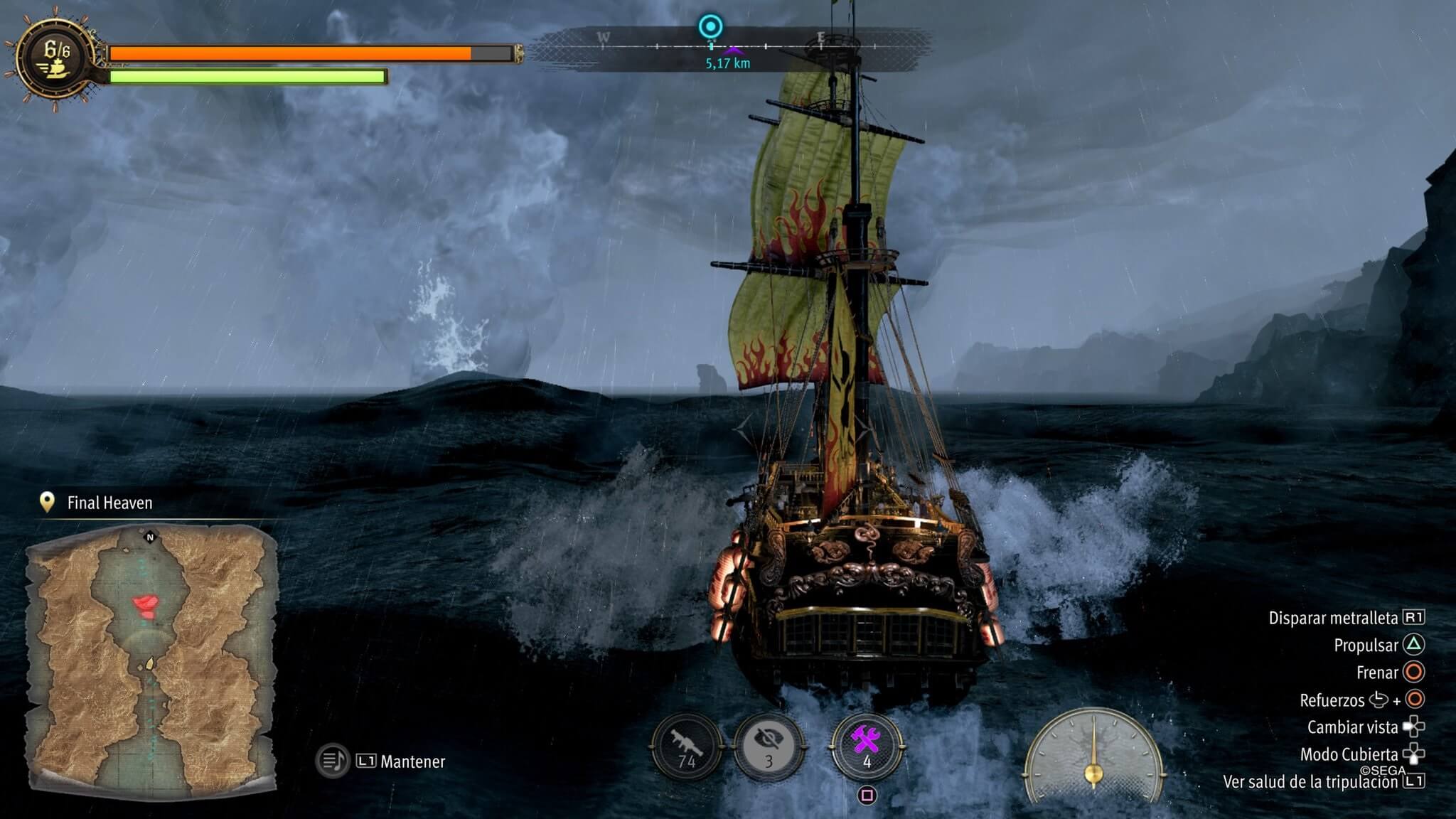The width and height of the screenshot is (1456, 819).
Task: Activate the crossed-out eye smokescreen item
Action: pos(769,746)
